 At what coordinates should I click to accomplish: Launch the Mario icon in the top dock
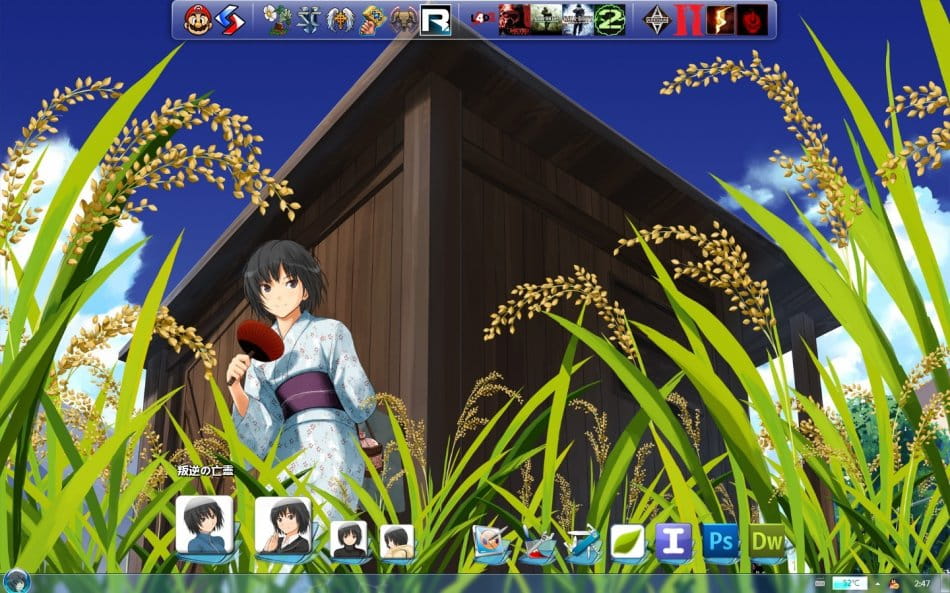[x=198, y=19]
